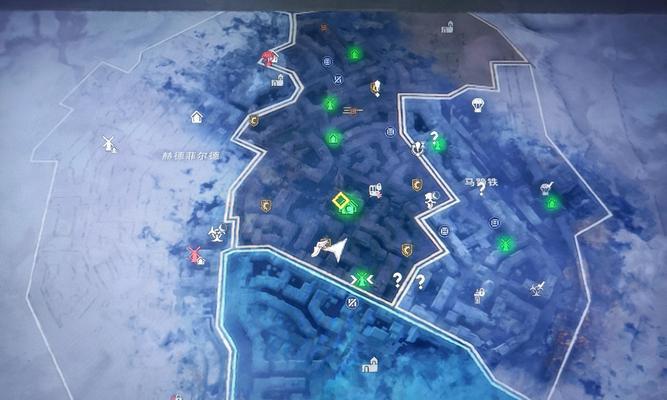Click the biohazard symbol marker

215,232
